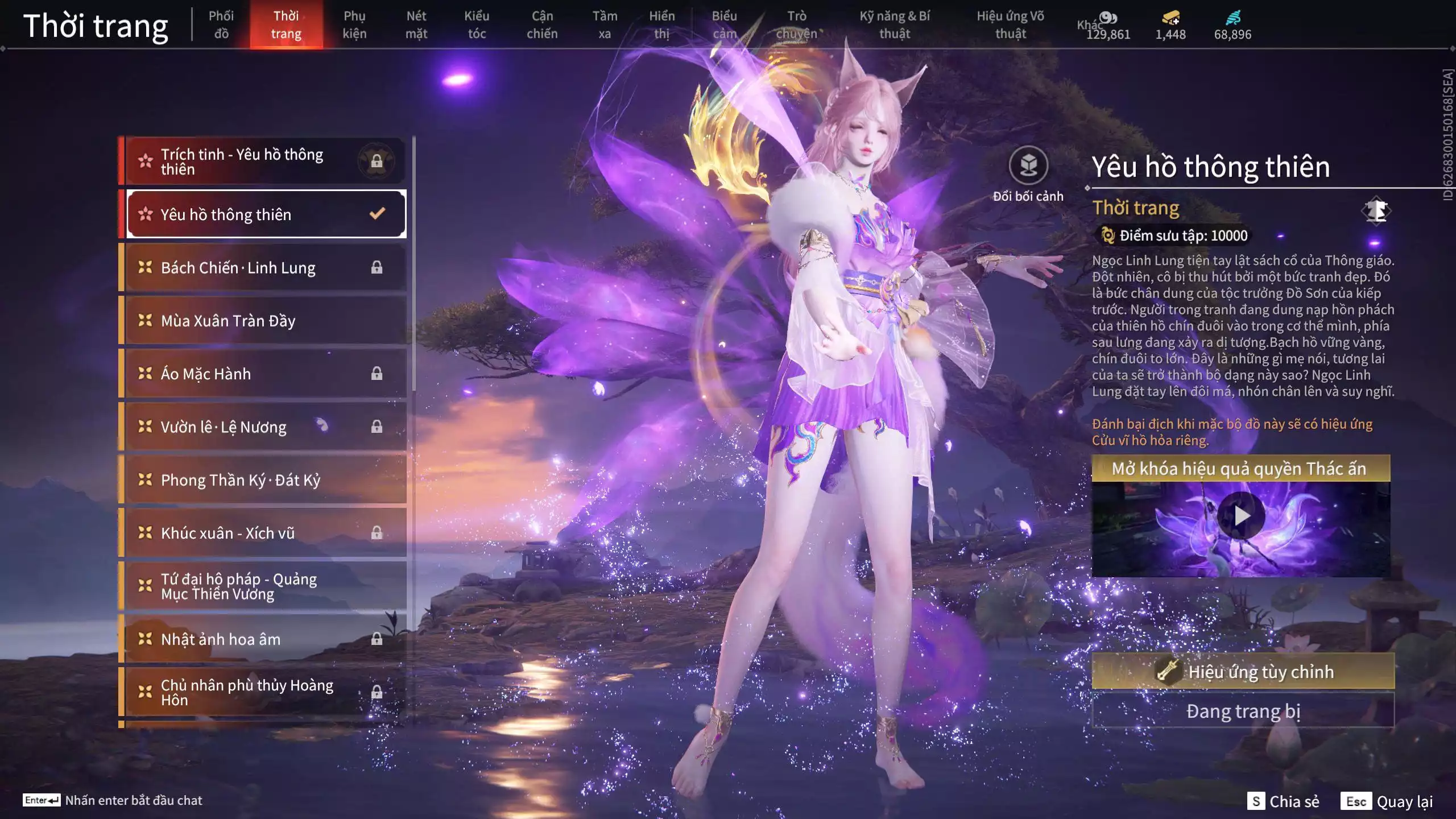Switch to the Kiểu tóc tab

point(477,24)
